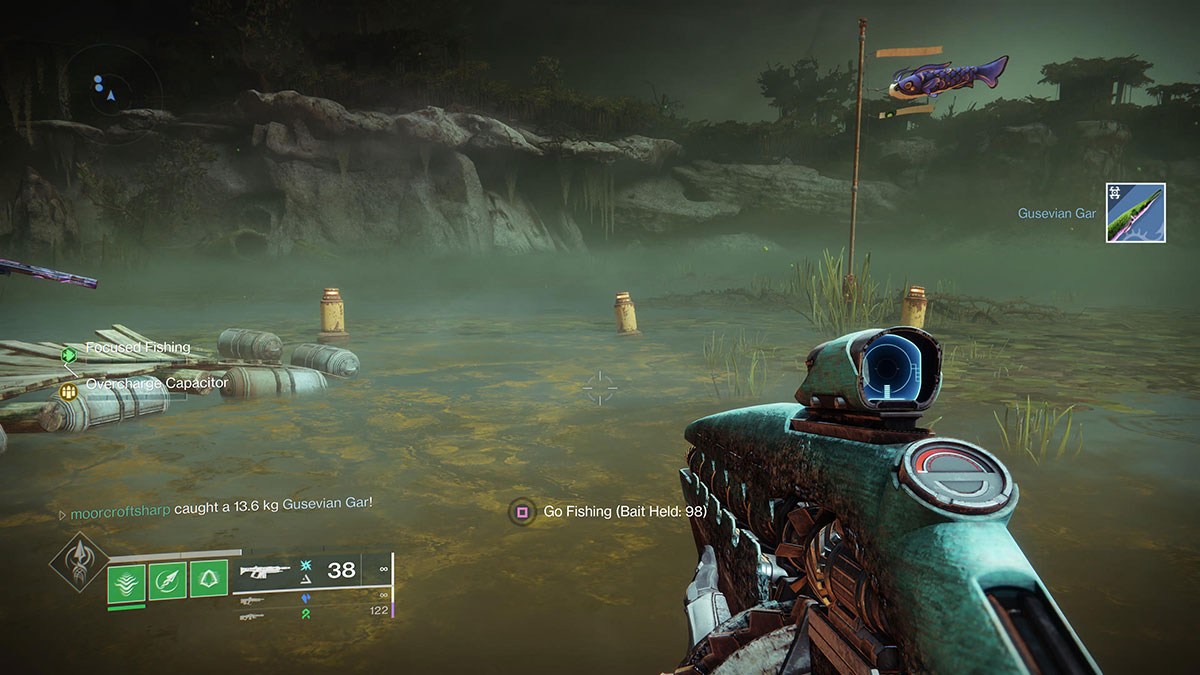Select the Overcharge Capacitor buff icon

pyautogui.click(x=69, y=391)
